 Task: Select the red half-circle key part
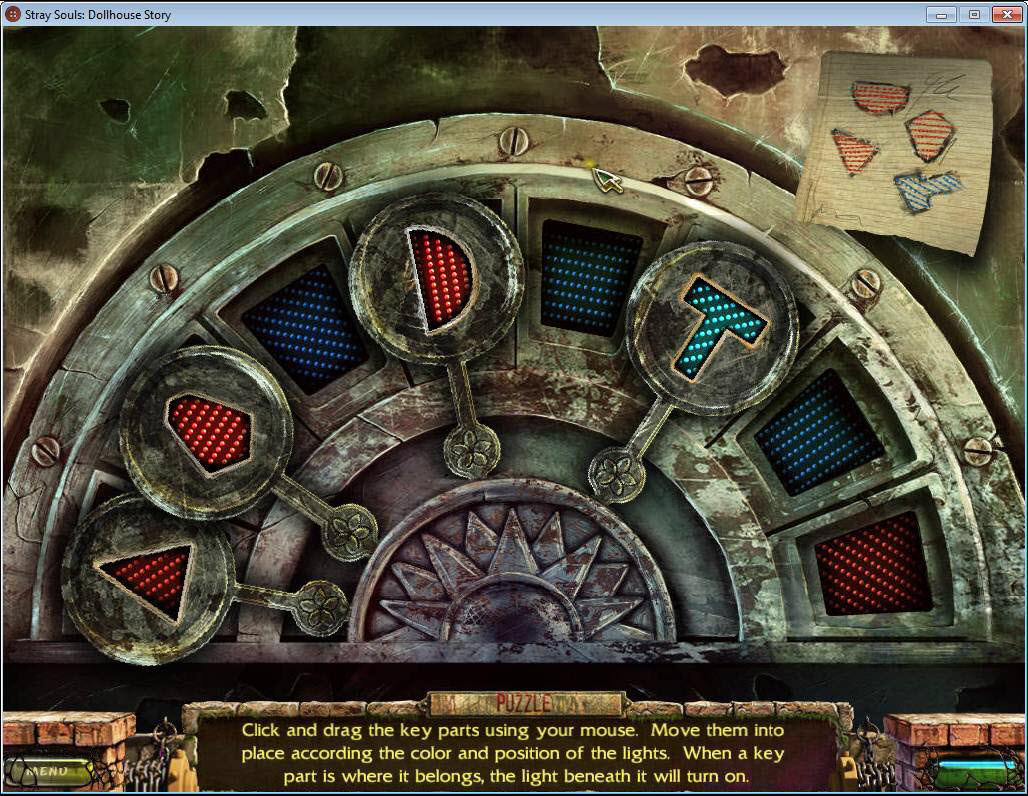441,278
